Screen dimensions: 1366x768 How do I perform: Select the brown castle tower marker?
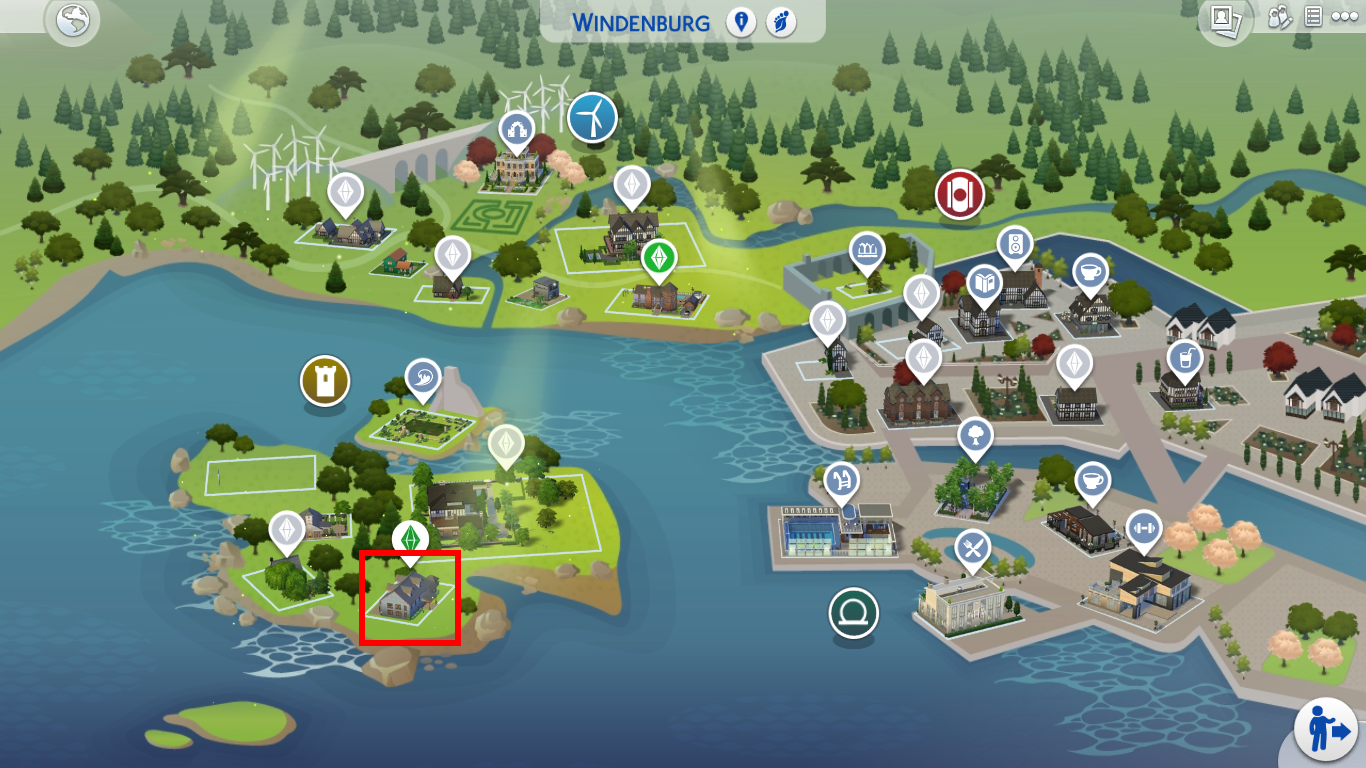pos(325,380)
